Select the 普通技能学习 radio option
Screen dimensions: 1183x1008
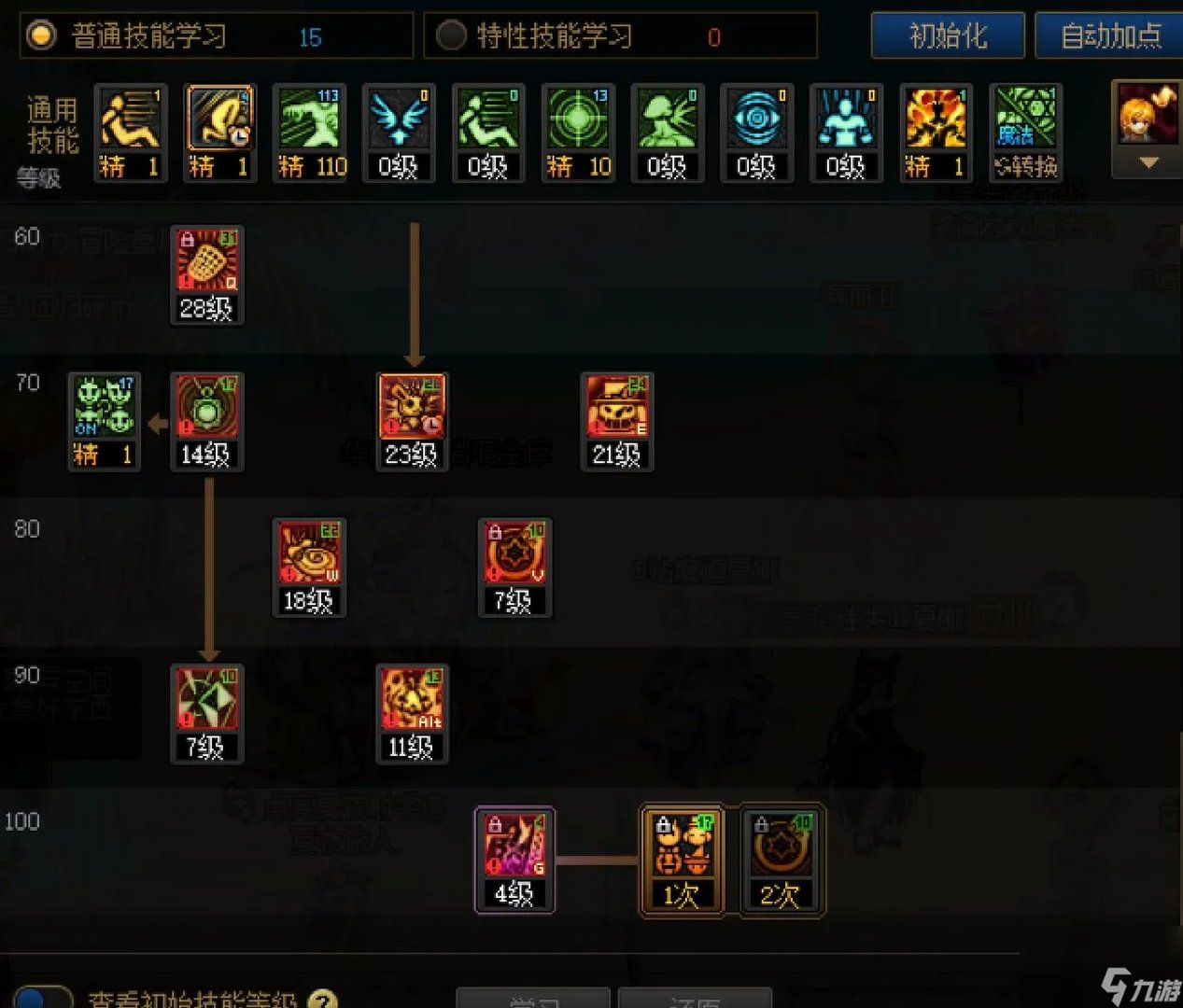tap(41, 35)
